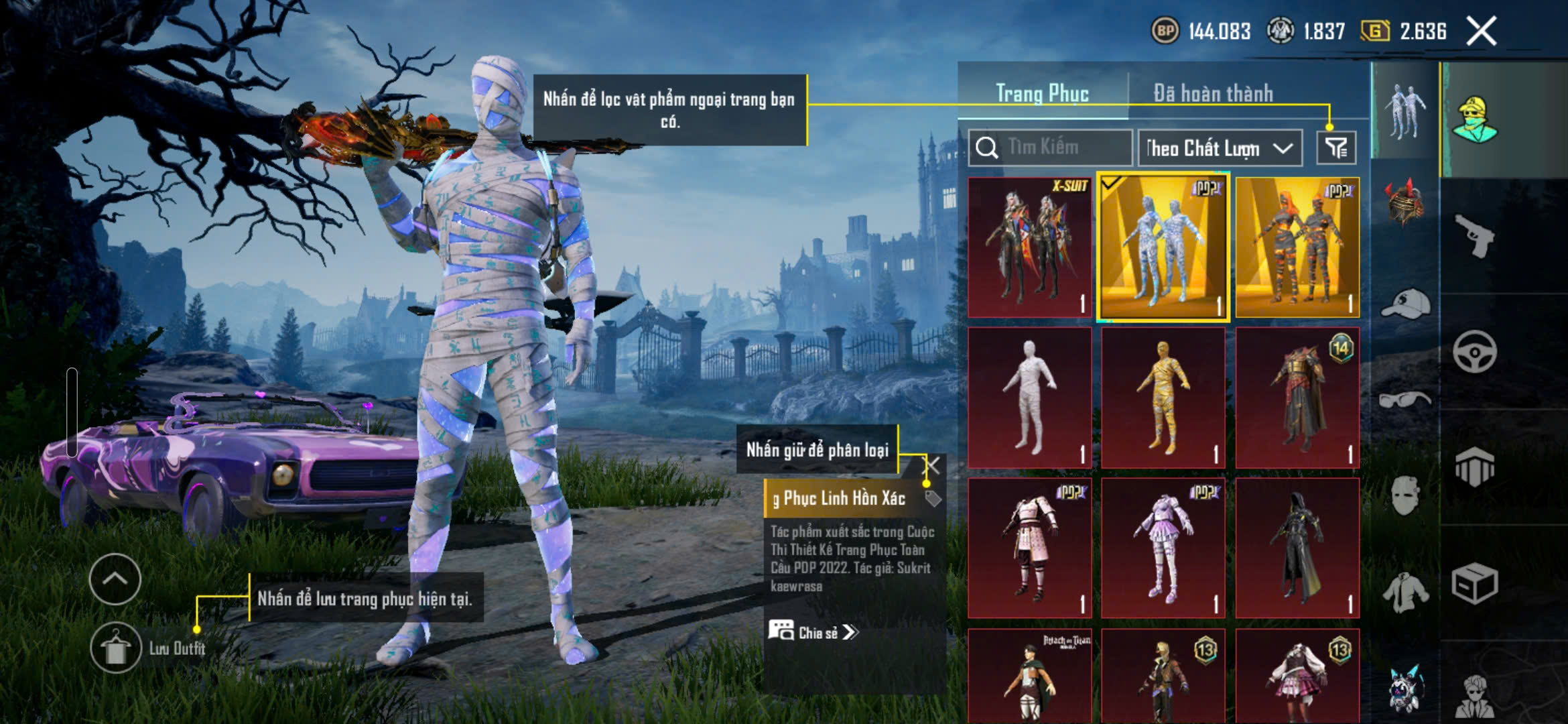Select the black hooded cloak outfit
Viewport: 1568px width, 724px height.
click(1297, 548)
